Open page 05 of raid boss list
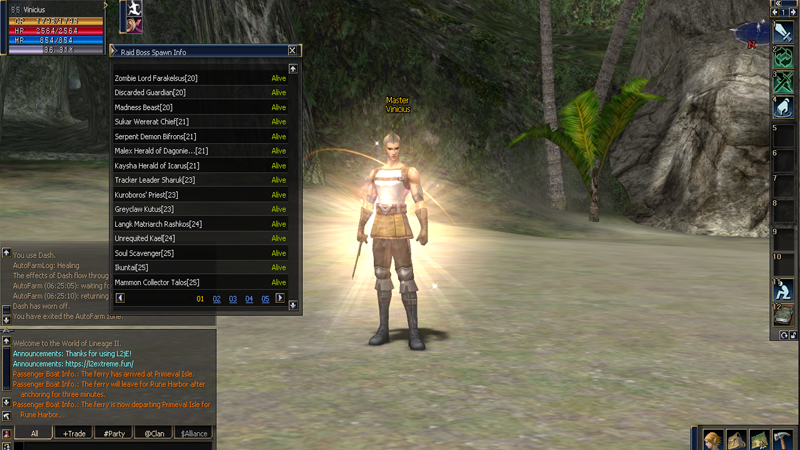 click(x=265, y=299)
